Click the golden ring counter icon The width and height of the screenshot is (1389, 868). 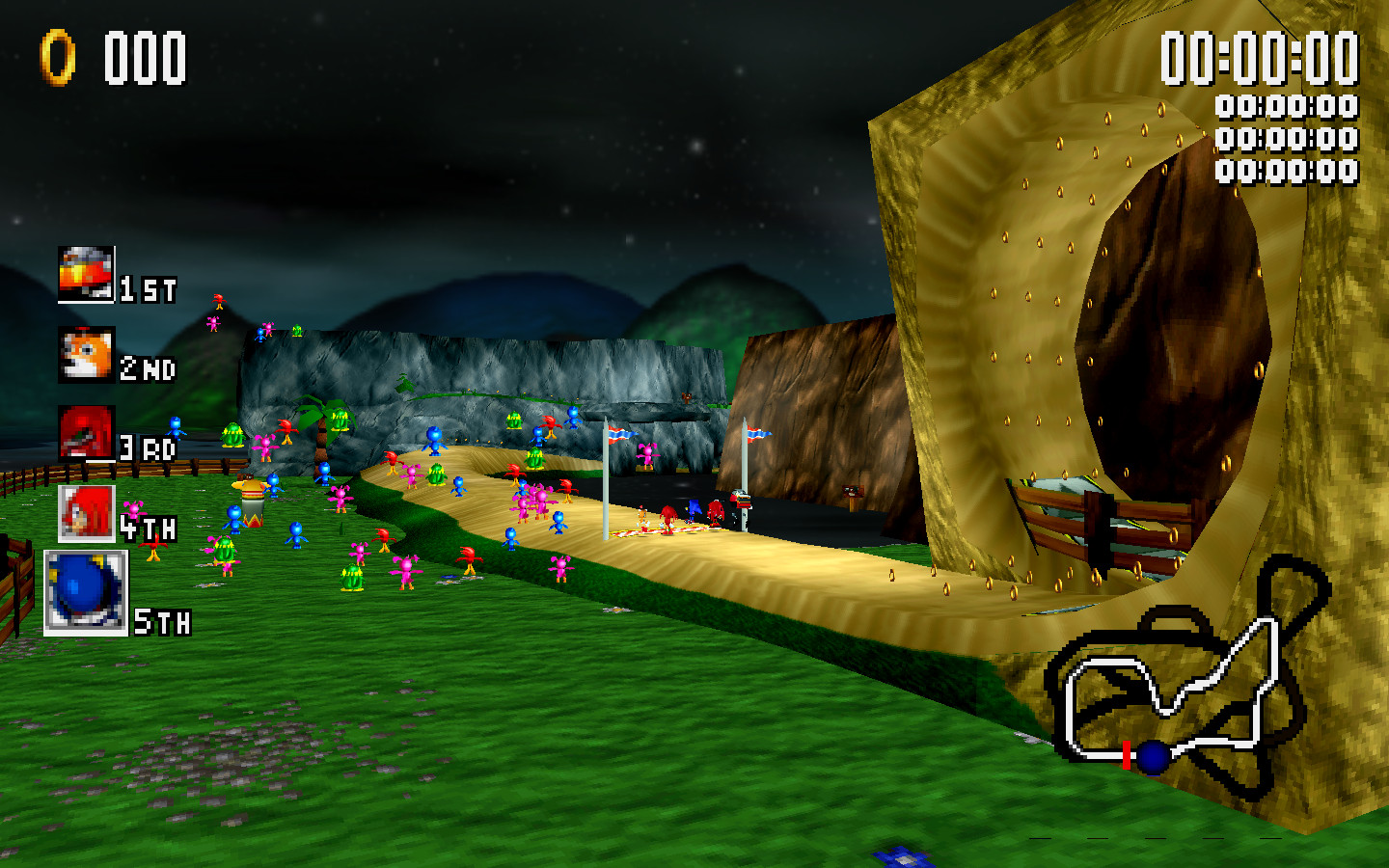pyautogui.click(x=58, y=55)
